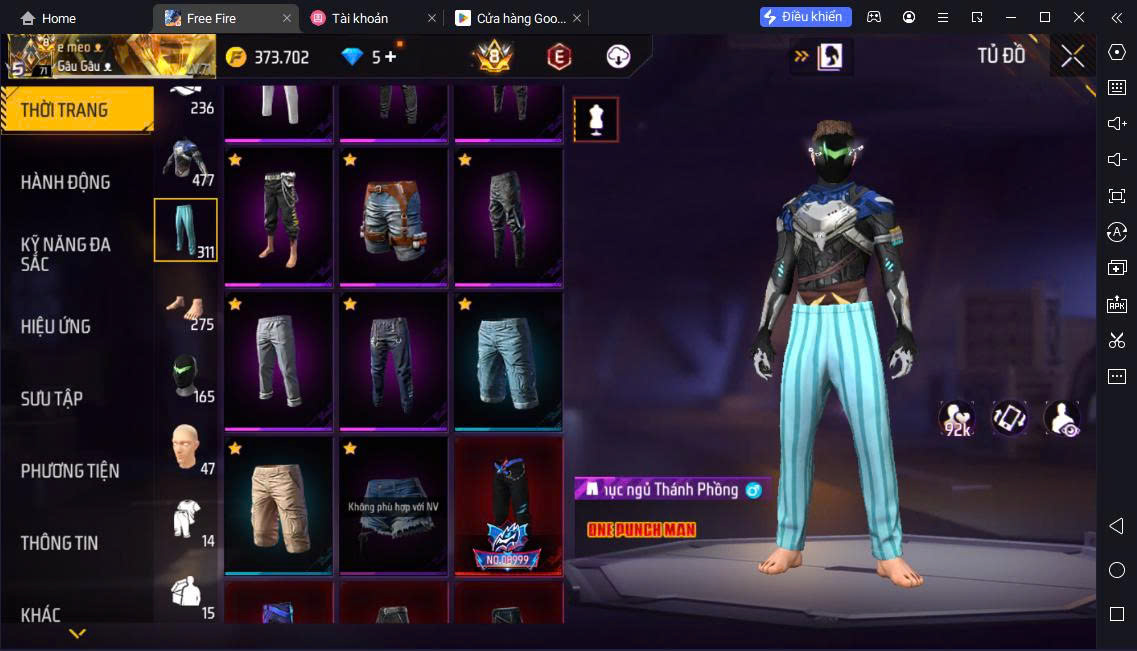Toggle the character view eye icon
Screen dimensions: 1137x651
[1061, 418]
